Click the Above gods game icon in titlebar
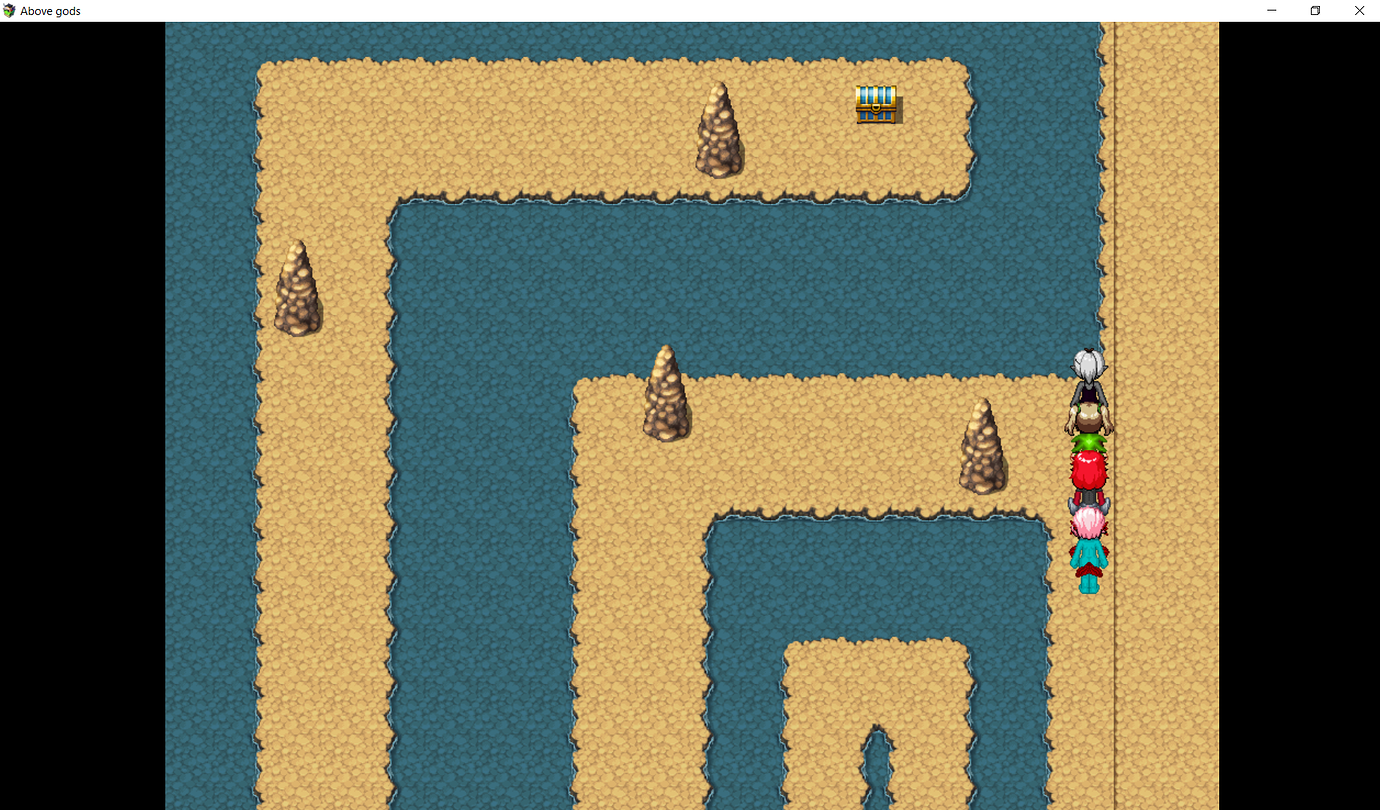1380x810 pixels. click(x=9, y=10)
